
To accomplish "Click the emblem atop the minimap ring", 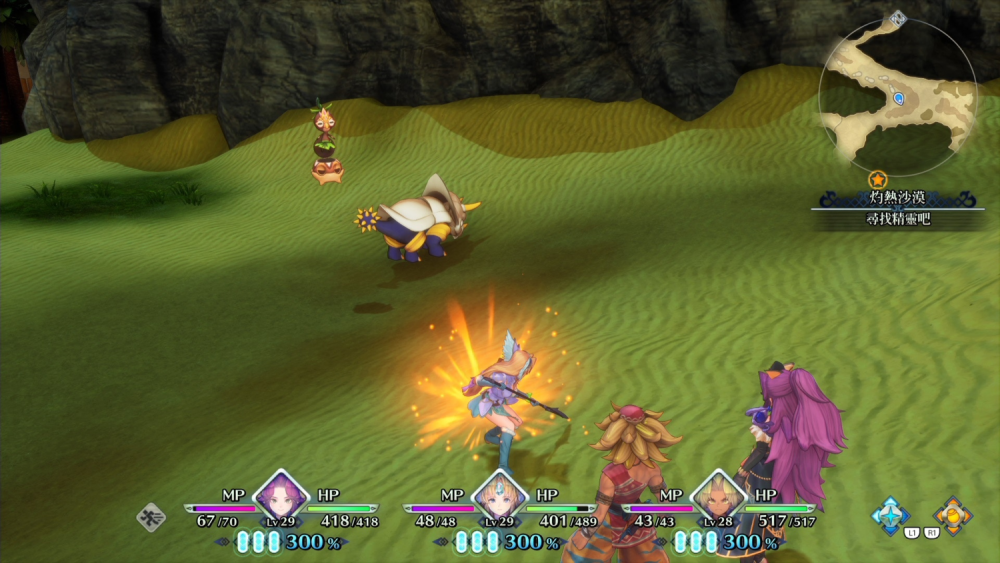I will point(898,17).
